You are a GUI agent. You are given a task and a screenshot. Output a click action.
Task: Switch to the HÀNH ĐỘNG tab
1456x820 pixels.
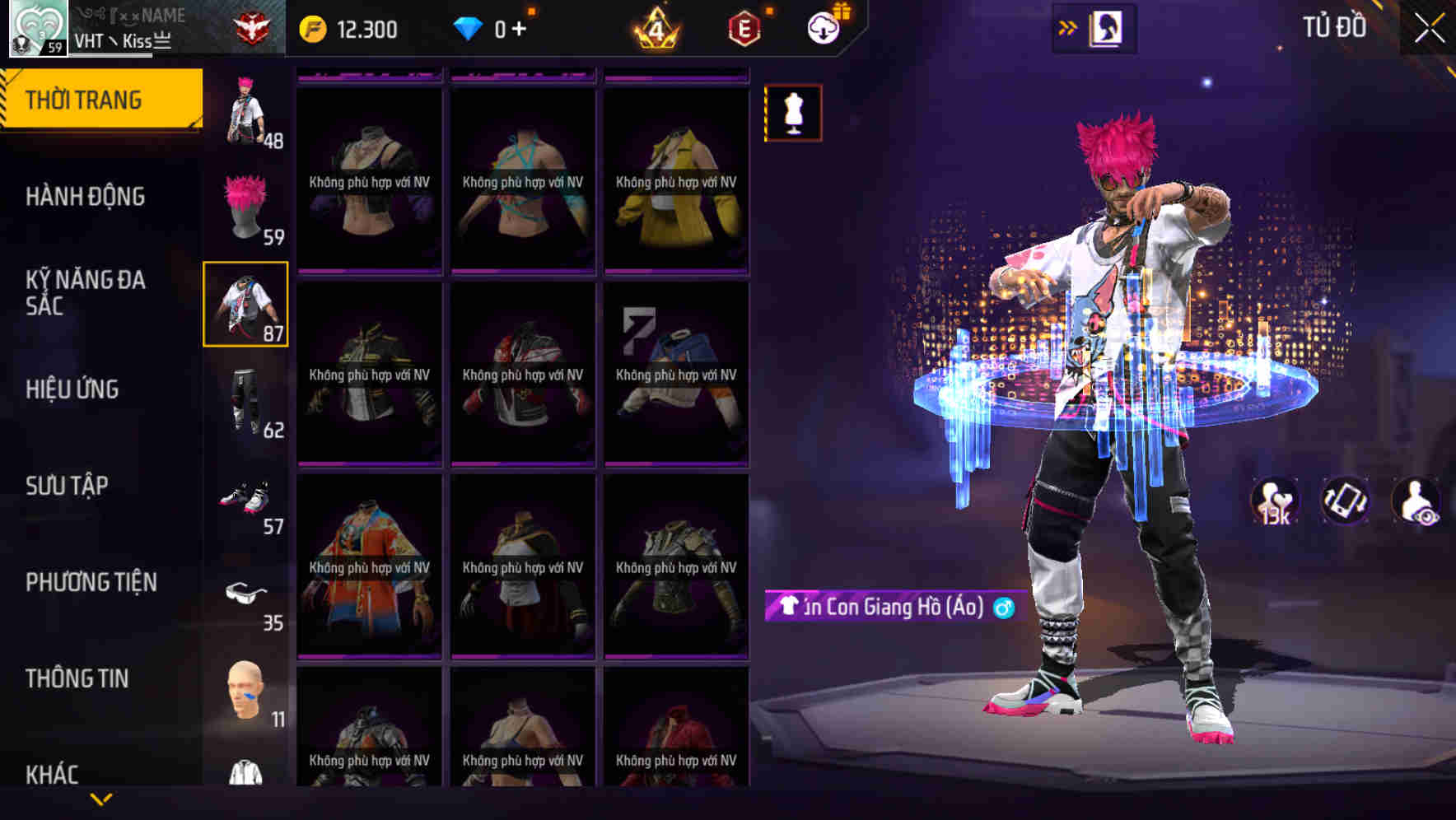[86, 197]
